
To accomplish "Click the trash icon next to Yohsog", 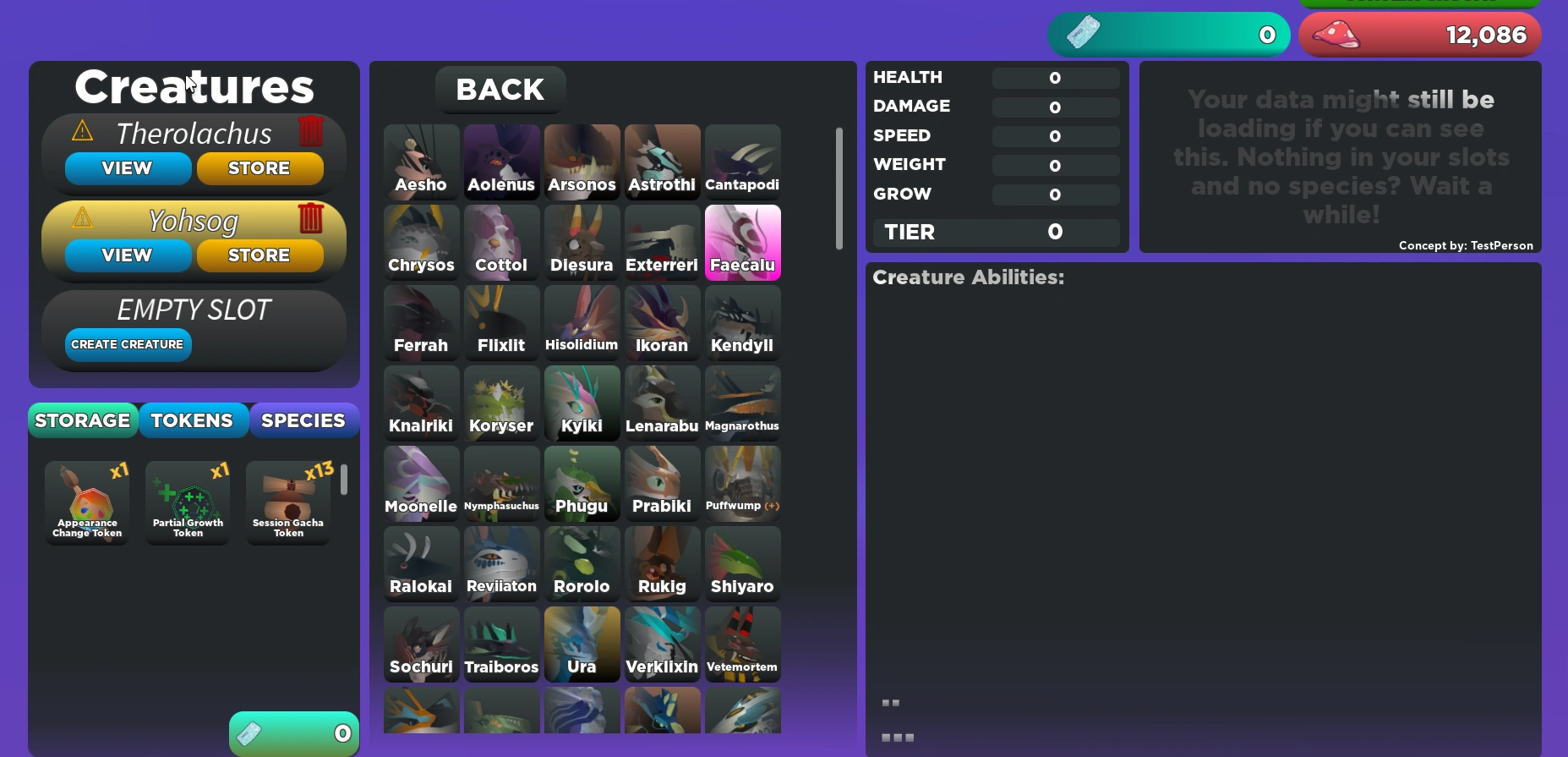I will 312,218.
